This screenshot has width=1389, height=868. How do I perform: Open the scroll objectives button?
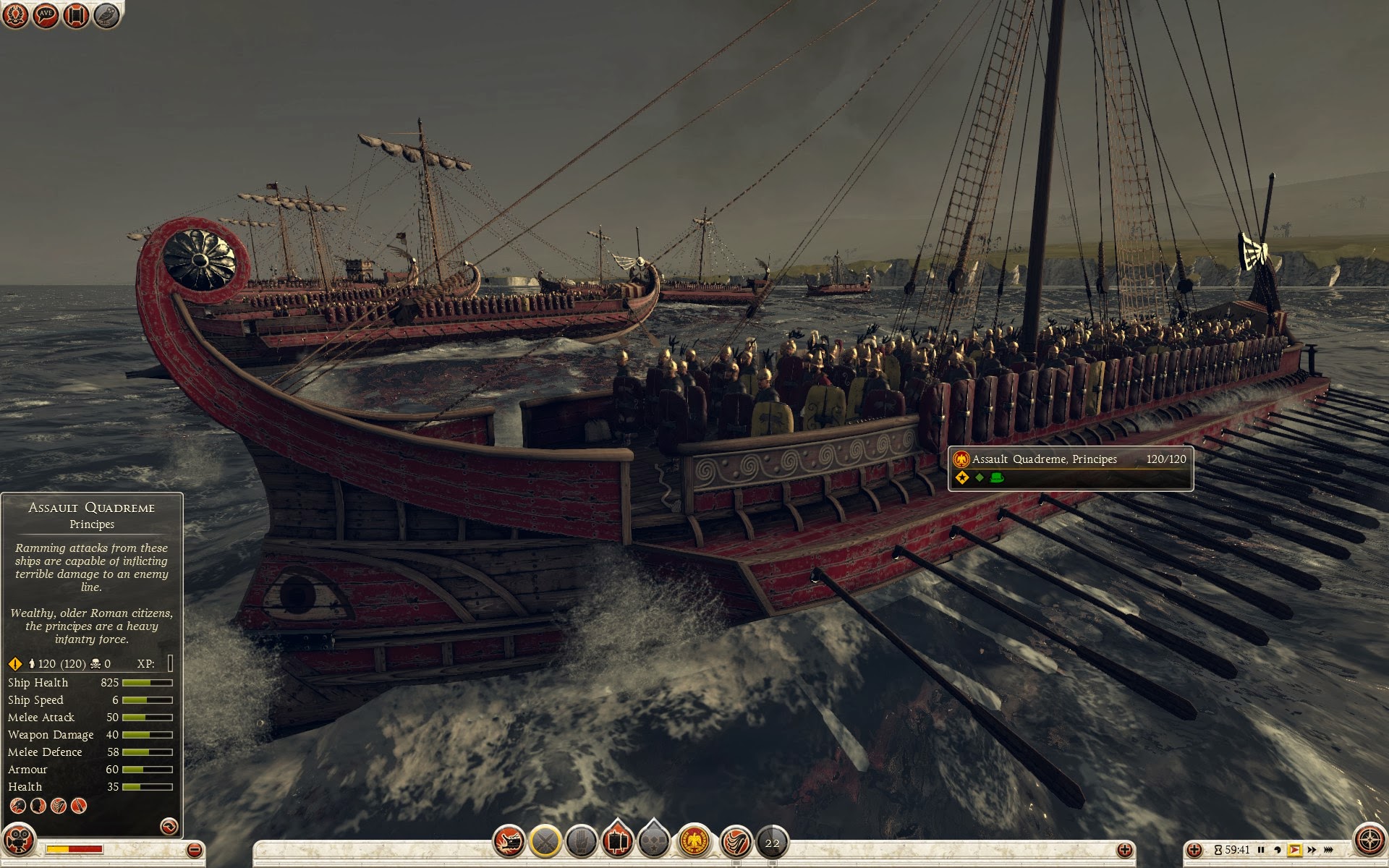[x=76, y=14]
